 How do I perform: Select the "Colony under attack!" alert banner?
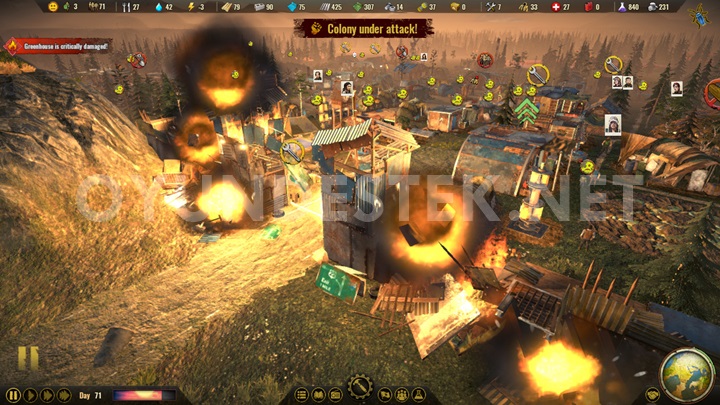click(x=364, y=28)
